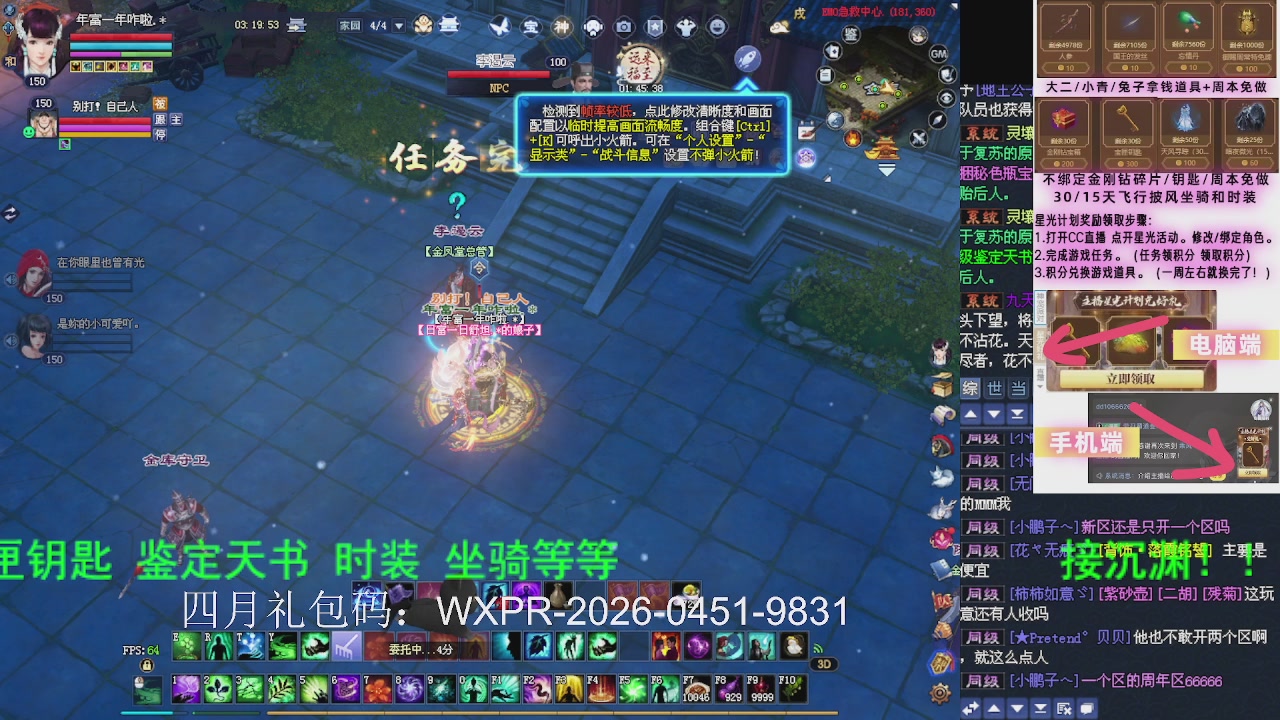Open the mount panel from the horse icon
The image size is (1280, 720).
(940, 446)
